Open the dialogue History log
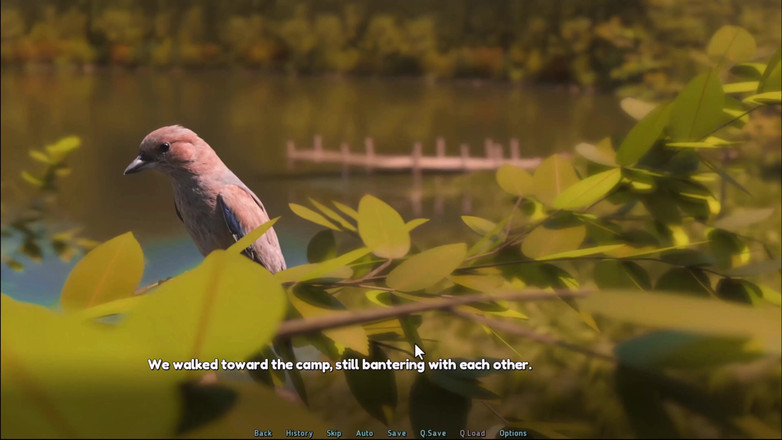782x440 pixels. 299,433
